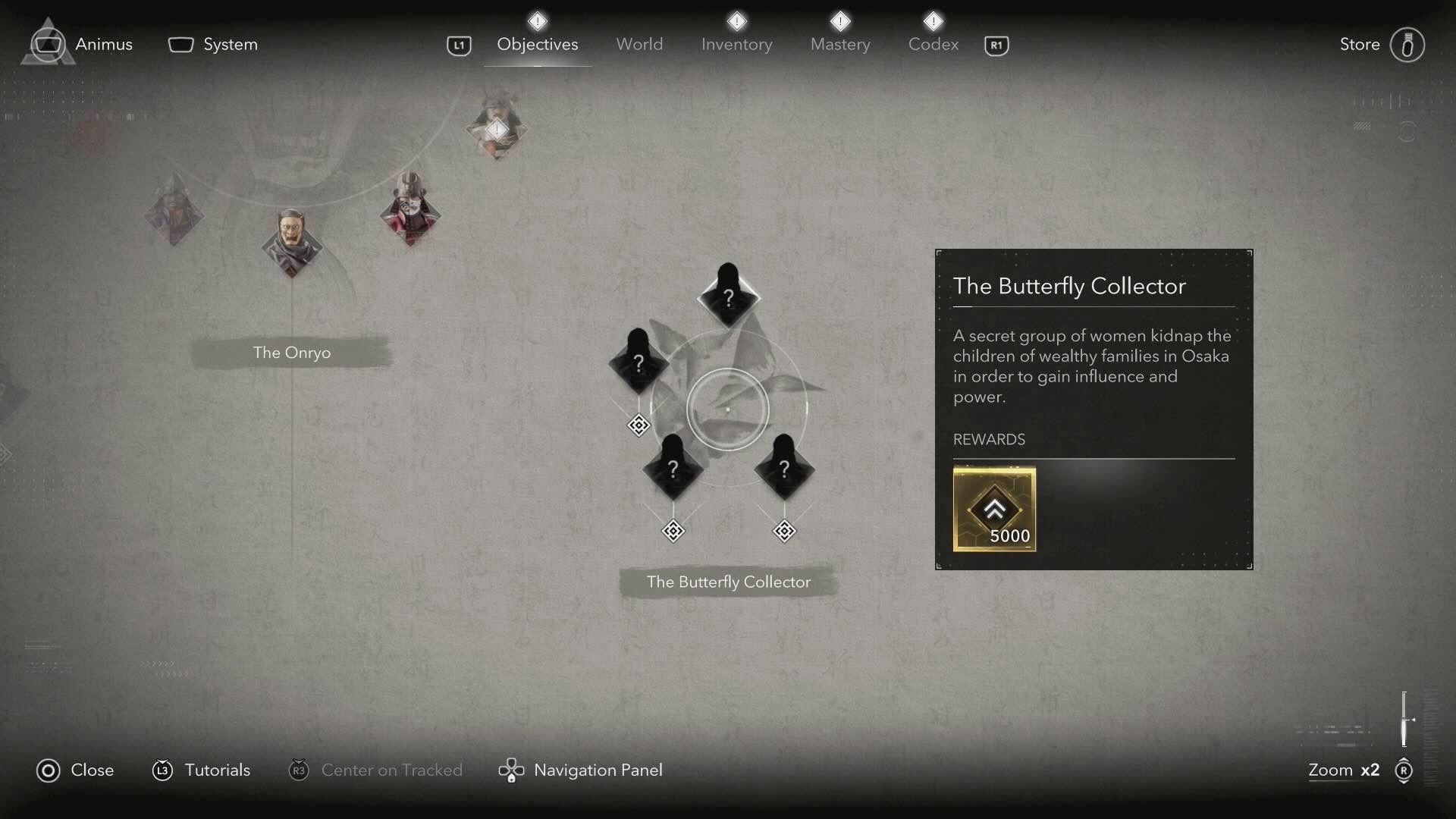Click the 5000 XP reward icon
Image resolution: width=1456 pixels, height=819 pixels.
click(995, 508)
